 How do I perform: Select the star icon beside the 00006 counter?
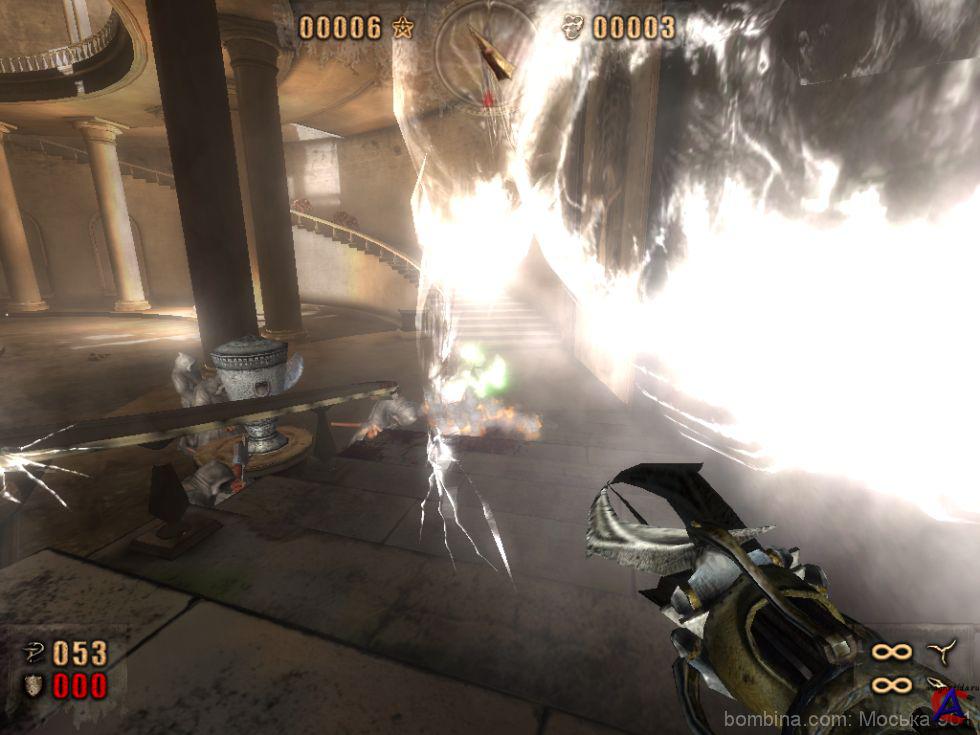click(403, 28)
